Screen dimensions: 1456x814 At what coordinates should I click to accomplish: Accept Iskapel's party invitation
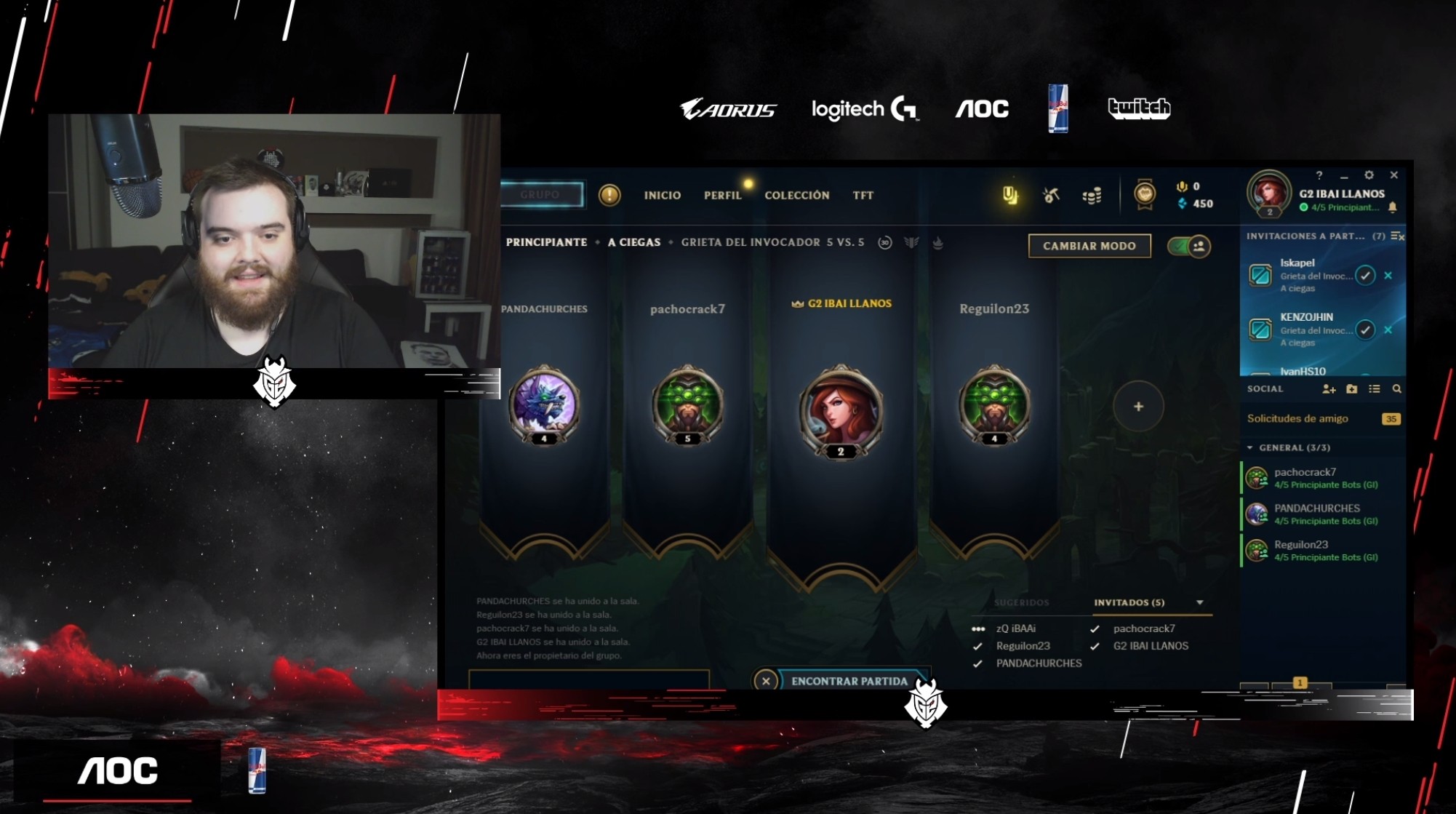[x=1365, y=276]
